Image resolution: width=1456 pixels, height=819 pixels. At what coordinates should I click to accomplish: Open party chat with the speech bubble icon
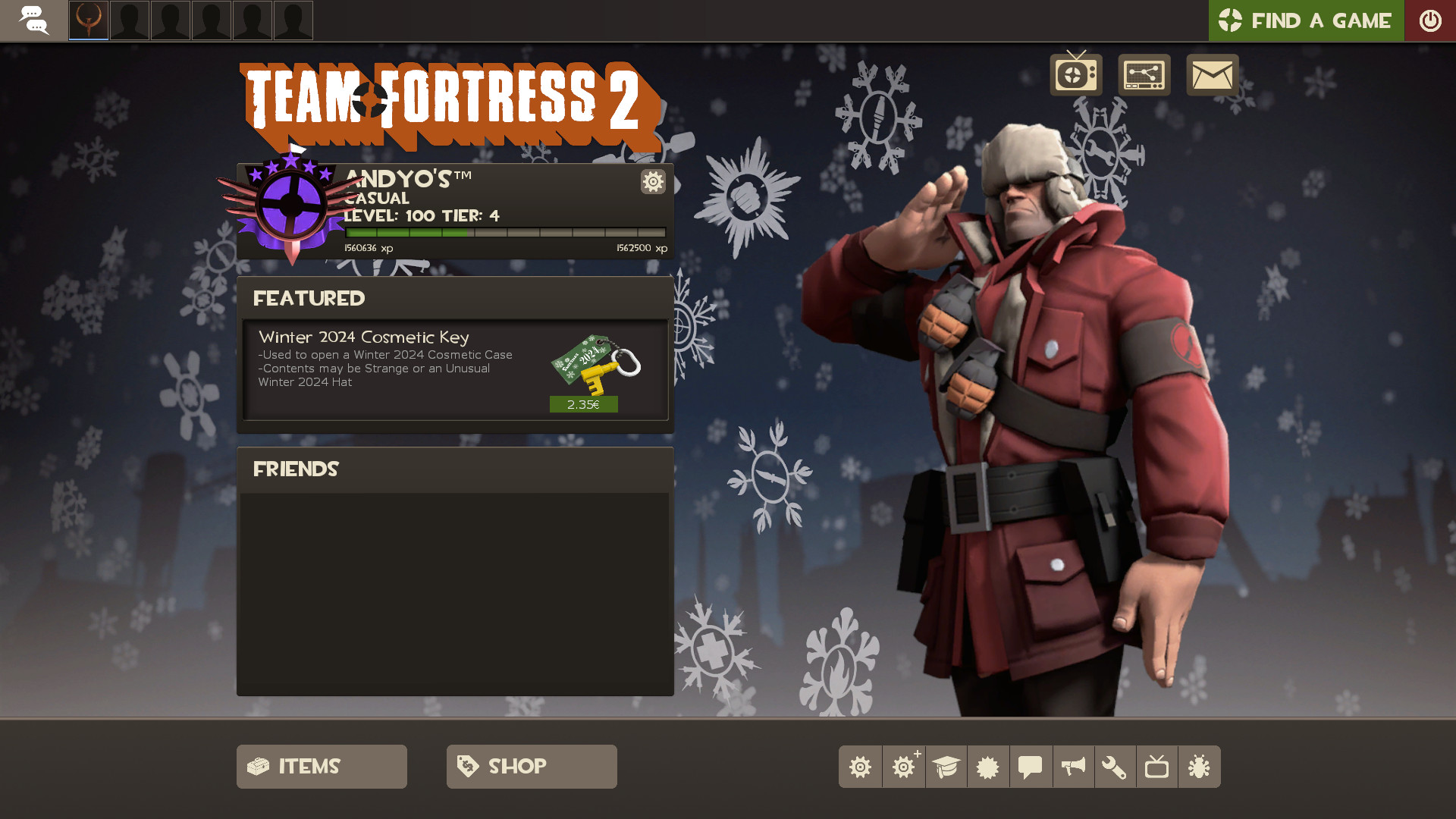tap(35, 20)
